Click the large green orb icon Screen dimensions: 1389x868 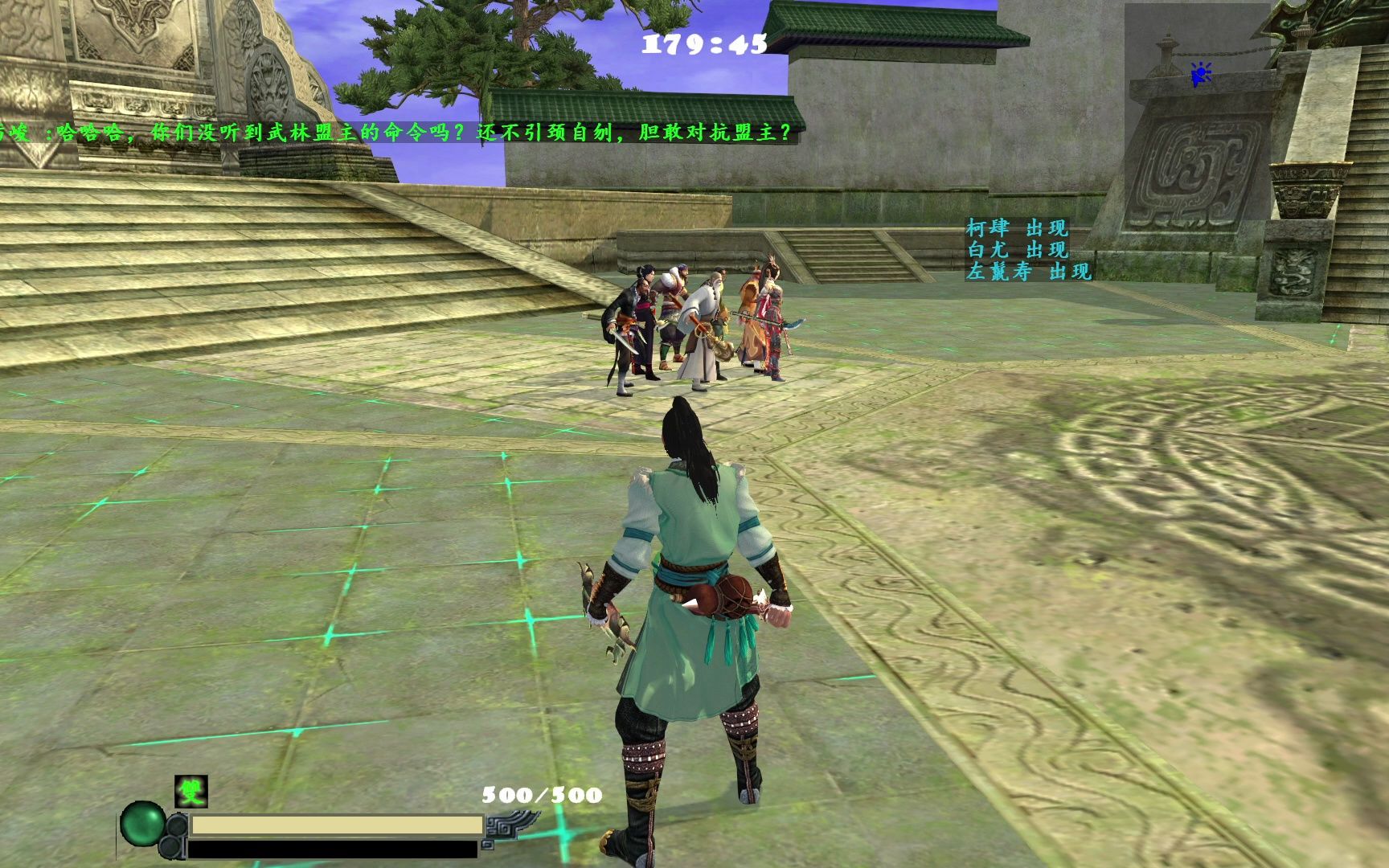(142, 824)
